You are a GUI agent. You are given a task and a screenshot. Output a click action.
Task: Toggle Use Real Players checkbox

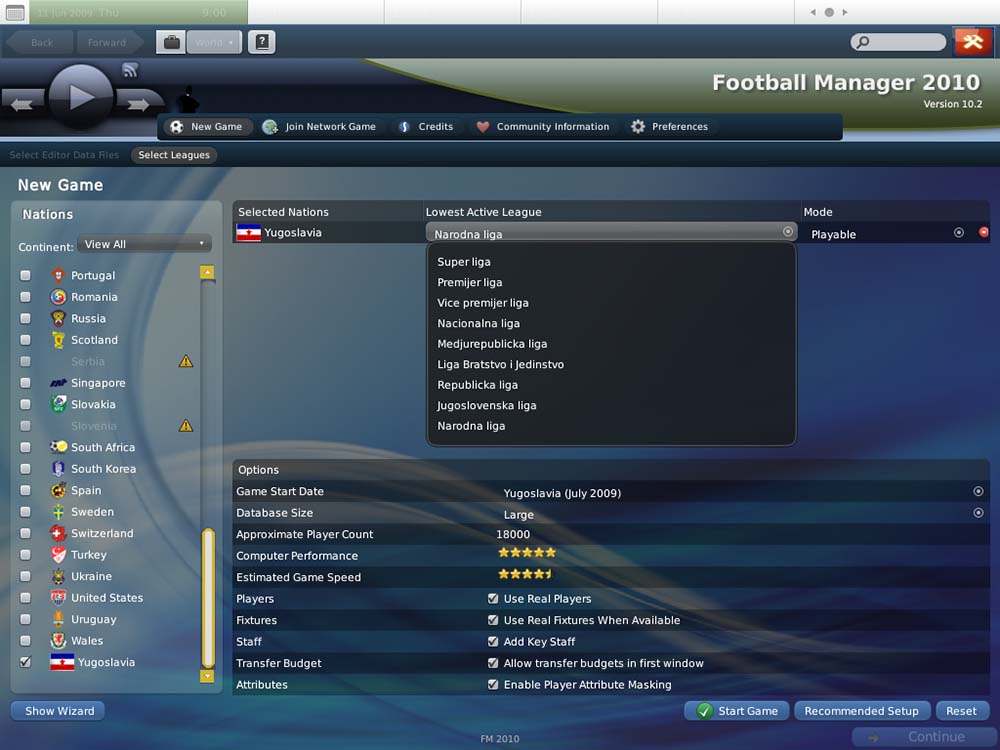pyautogui.click(x=493, y=599)
